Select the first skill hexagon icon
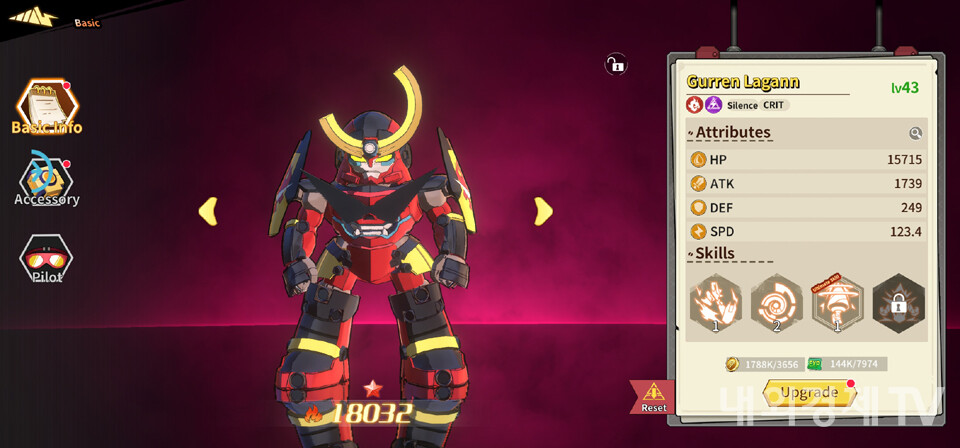Image resolution: width=960 pixels, height=448 pixels. pos(715,304)
